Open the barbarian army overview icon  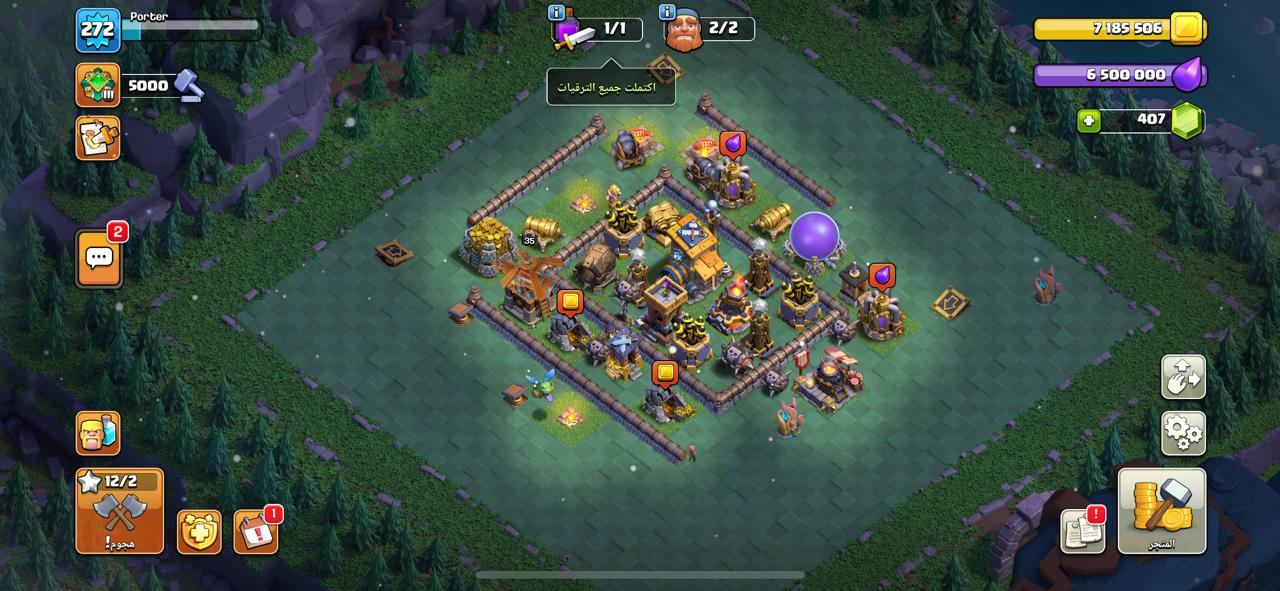[98, 433]
